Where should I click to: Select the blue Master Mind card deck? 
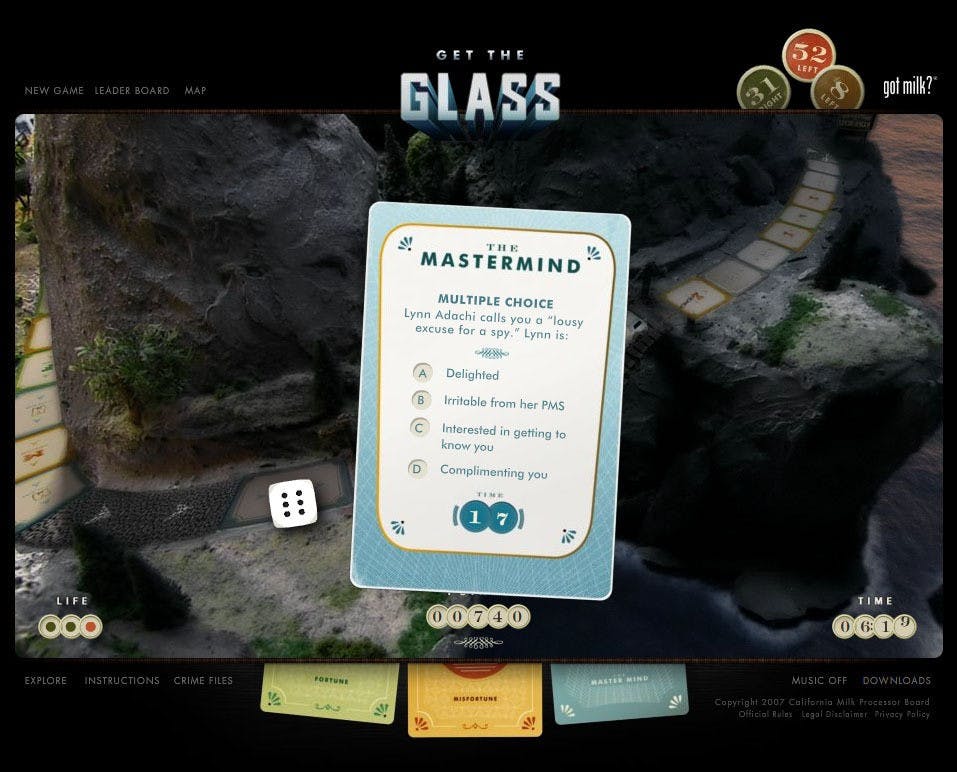click(620, 692)
